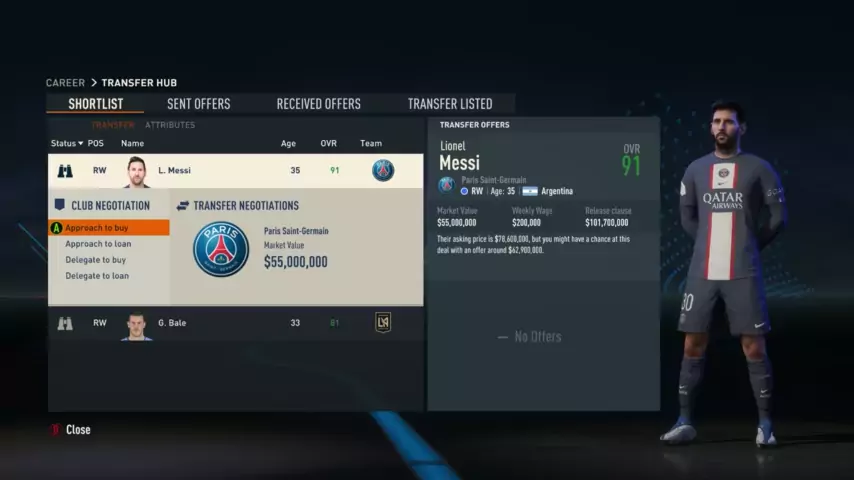The width and height of the screenshot is (854, 480).
Task: Select the G. Bale shortlist row
Action: pos(235,323)
